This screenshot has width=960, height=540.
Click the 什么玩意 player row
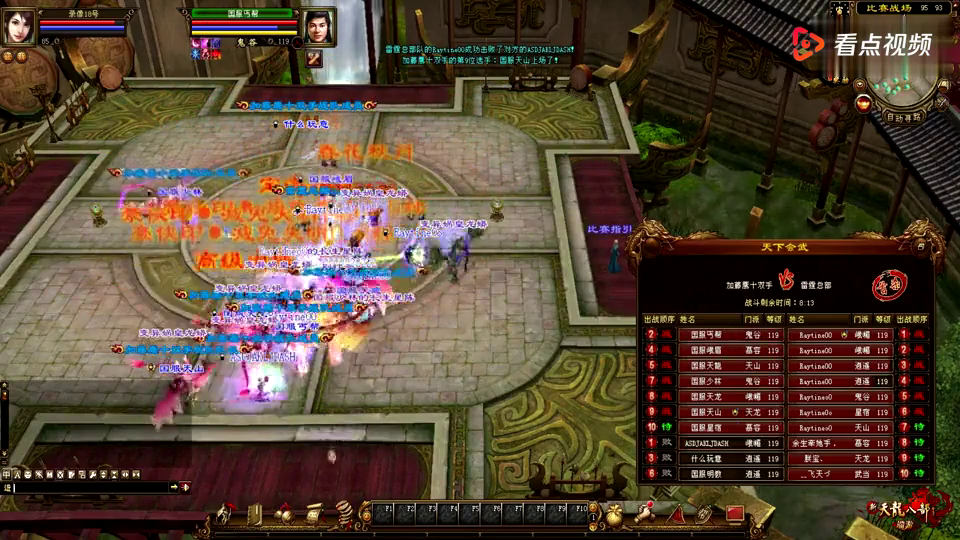click(x=713, y=458)
